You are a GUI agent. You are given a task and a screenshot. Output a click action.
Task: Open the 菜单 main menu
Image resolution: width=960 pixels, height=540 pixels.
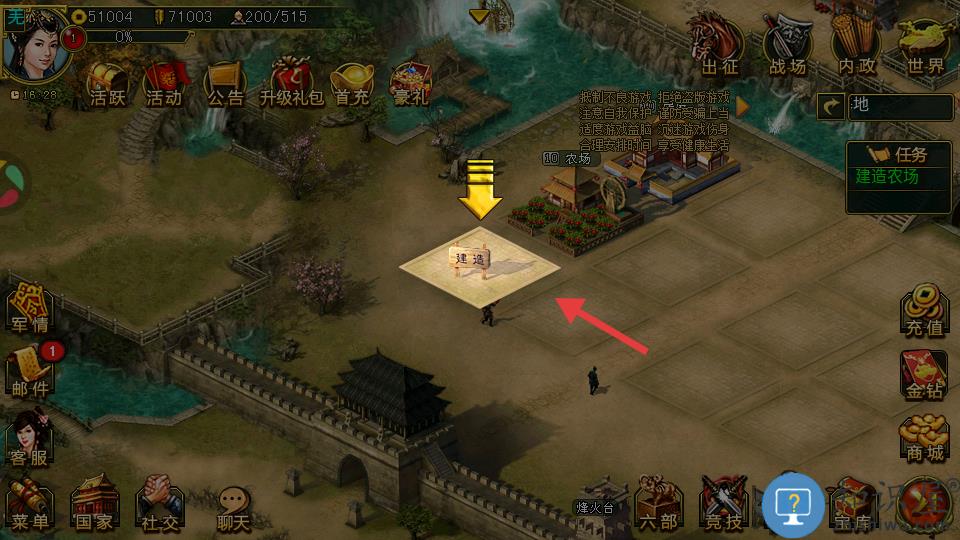[30, 503]
